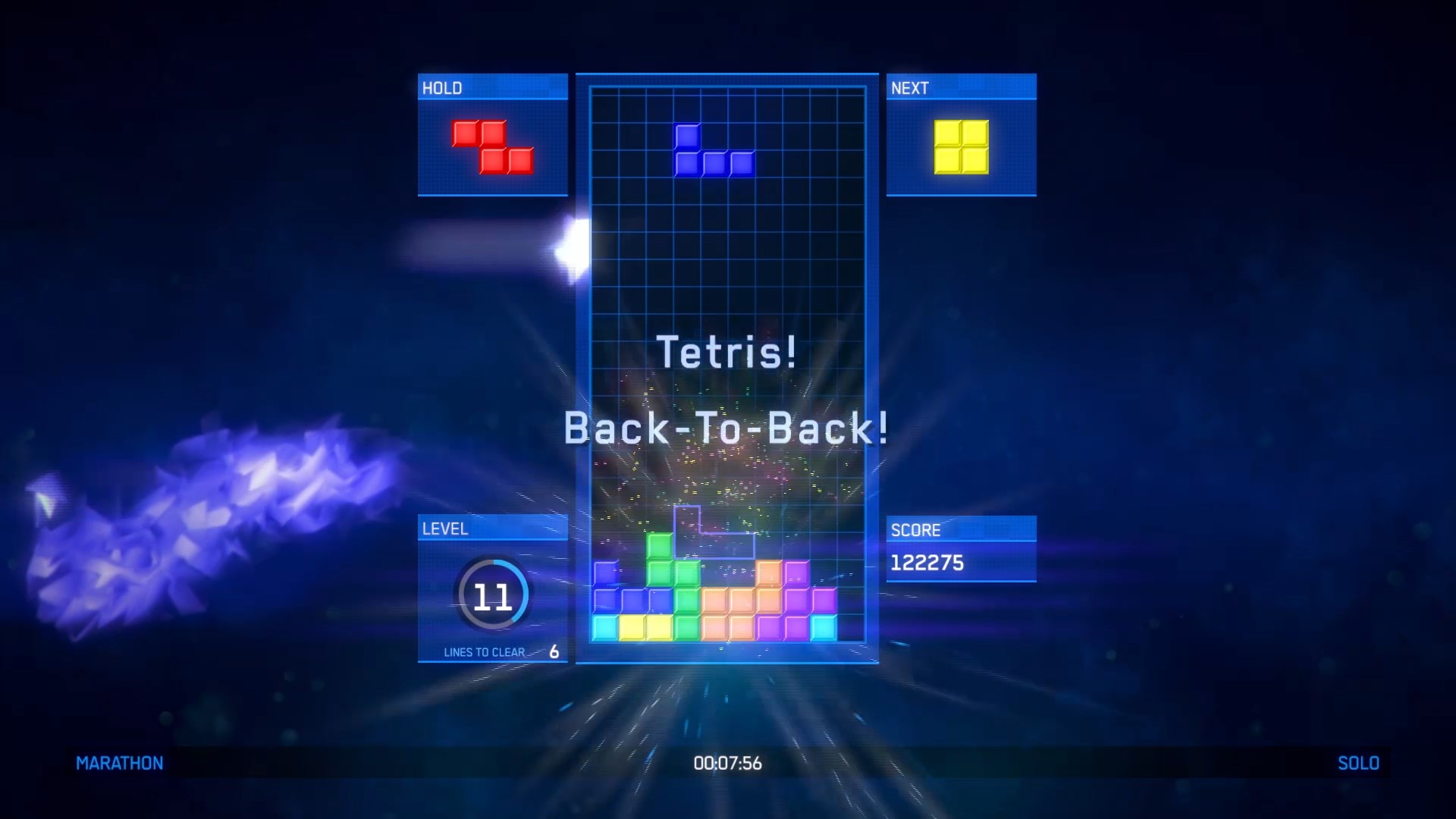1456x819 pixels.
Task: Toggle the NEXT panel header
Action: (x=960, y=87)
